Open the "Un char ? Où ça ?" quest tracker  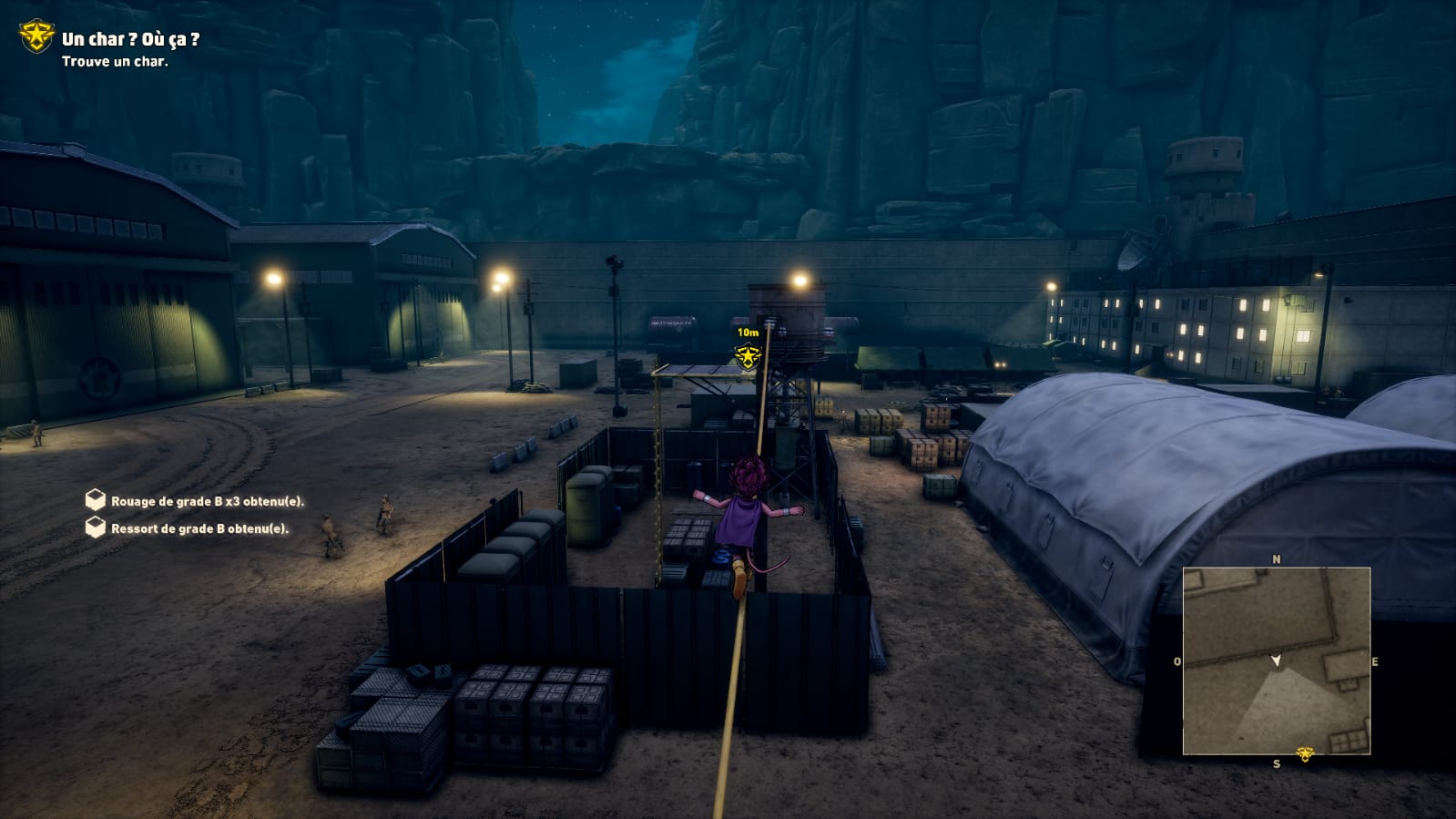130,40
